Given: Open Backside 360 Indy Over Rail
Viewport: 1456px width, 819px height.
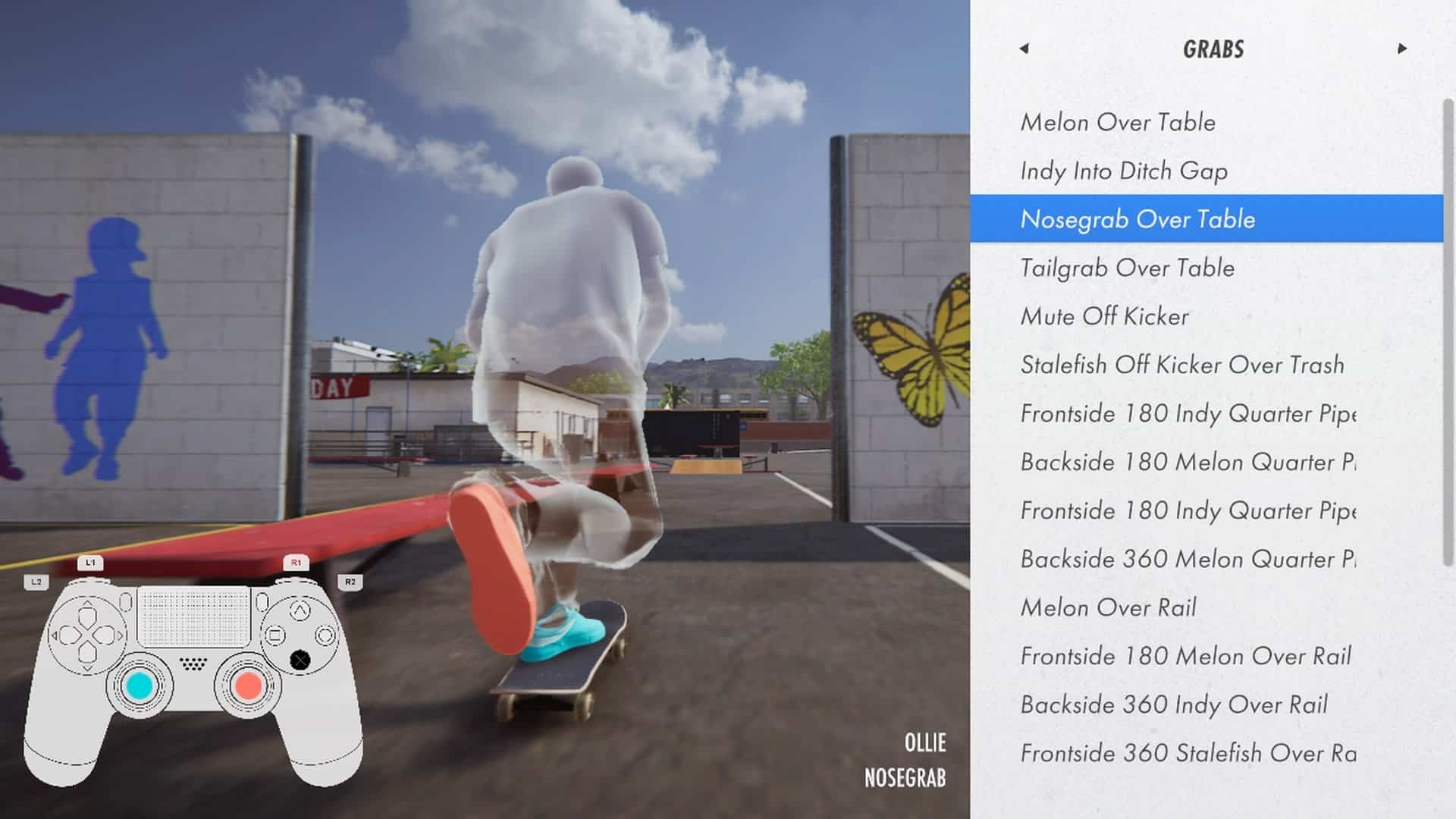Looking at the screenshot, I should point(1174,704).
